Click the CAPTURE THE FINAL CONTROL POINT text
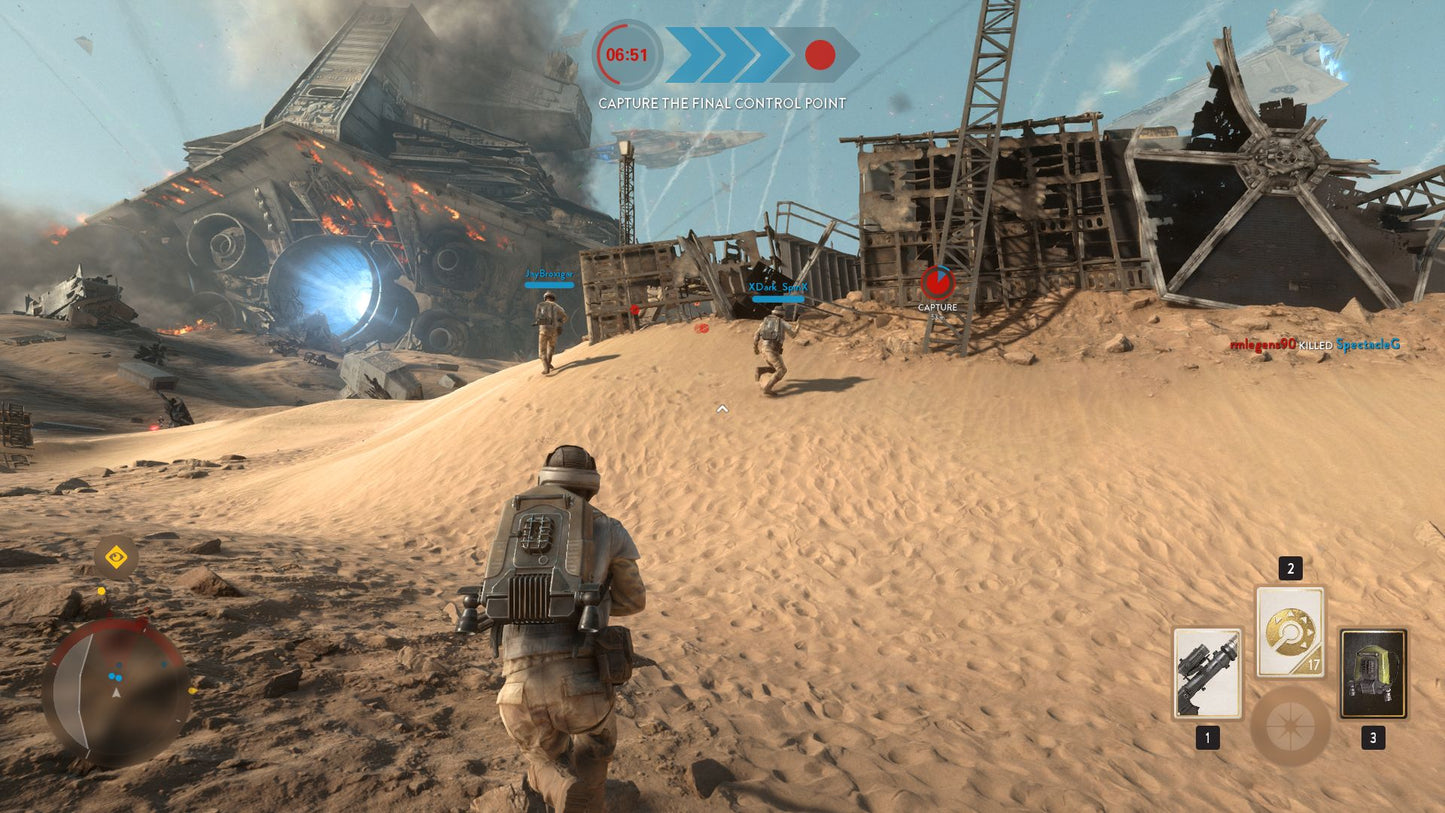Image resolution: width=1445 pixels, height=813 pixels. [722, 103]
